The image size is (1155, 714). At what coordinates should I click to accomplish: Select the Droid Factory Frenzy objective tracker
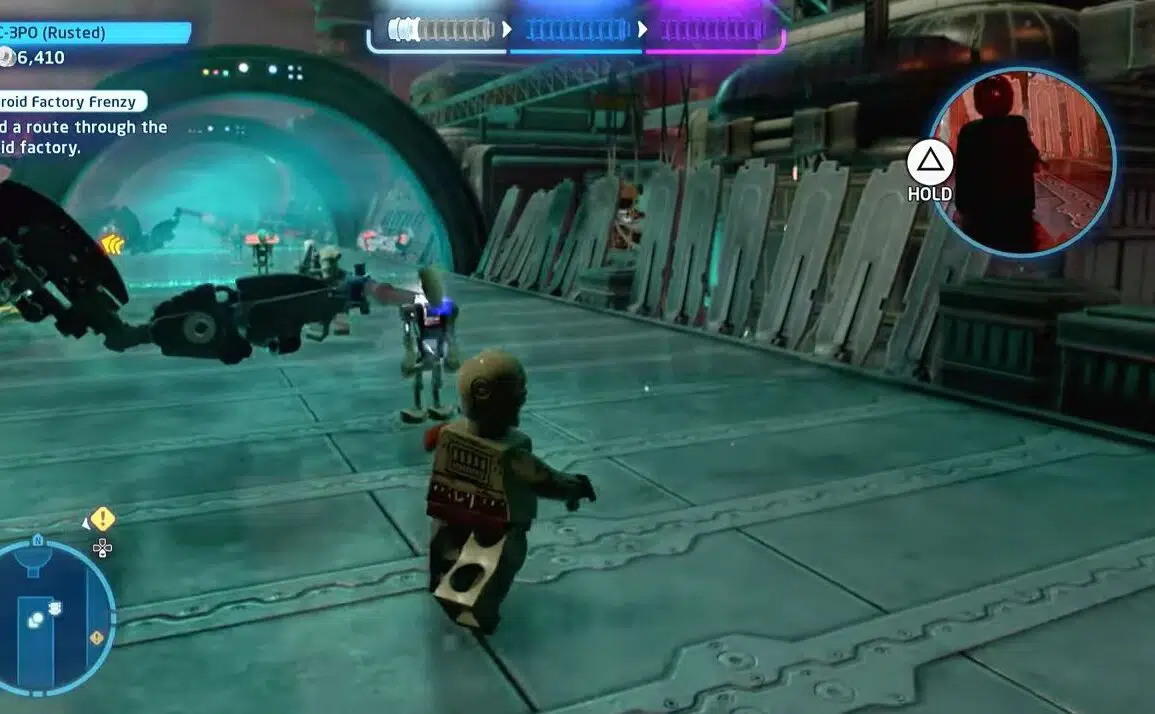72,101
